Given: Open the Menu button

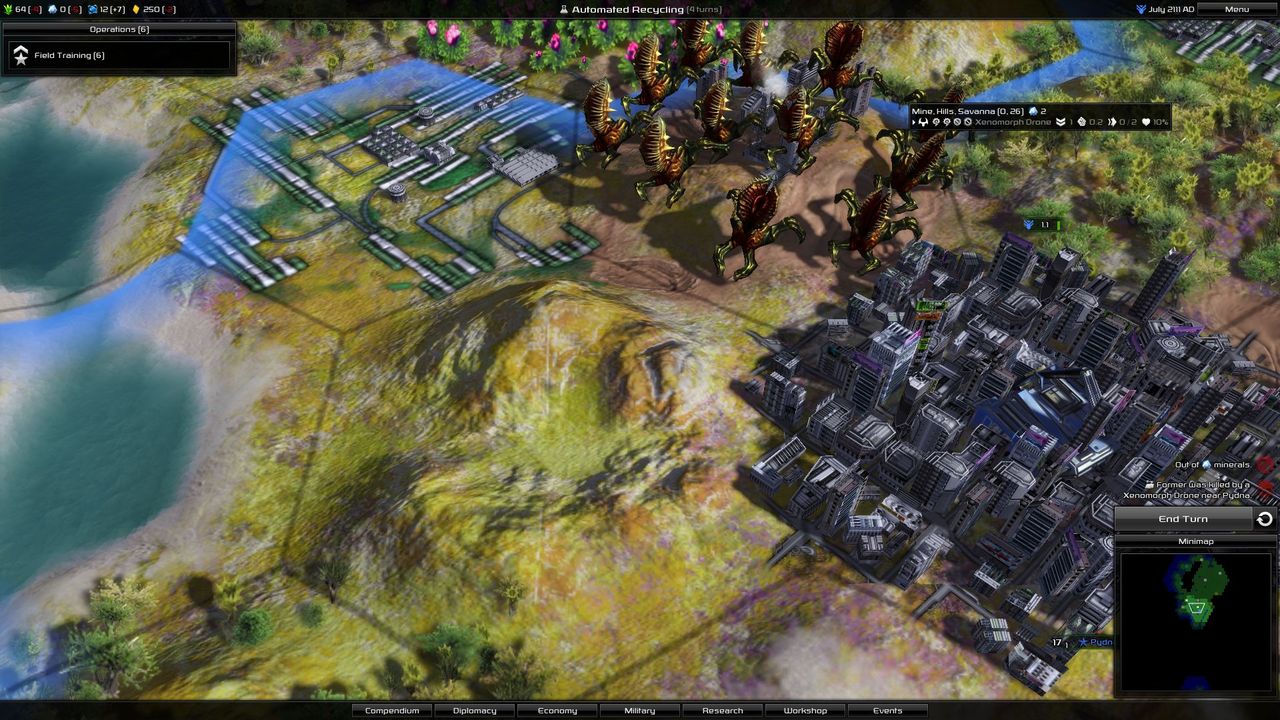Looking at the screenshot, I should (x=1235, y=8).
